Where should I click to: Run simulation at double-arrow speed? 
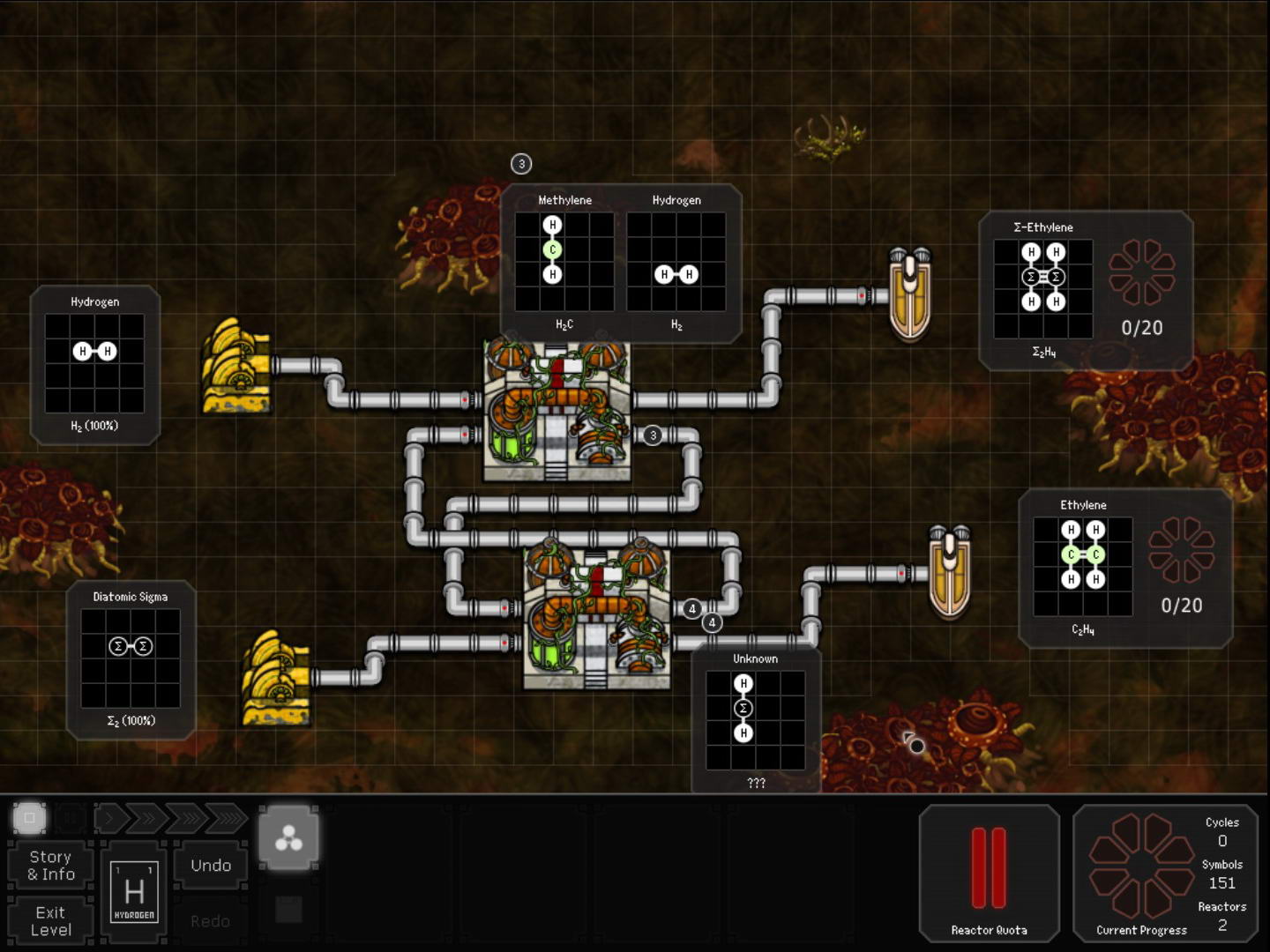coord(147,819)
